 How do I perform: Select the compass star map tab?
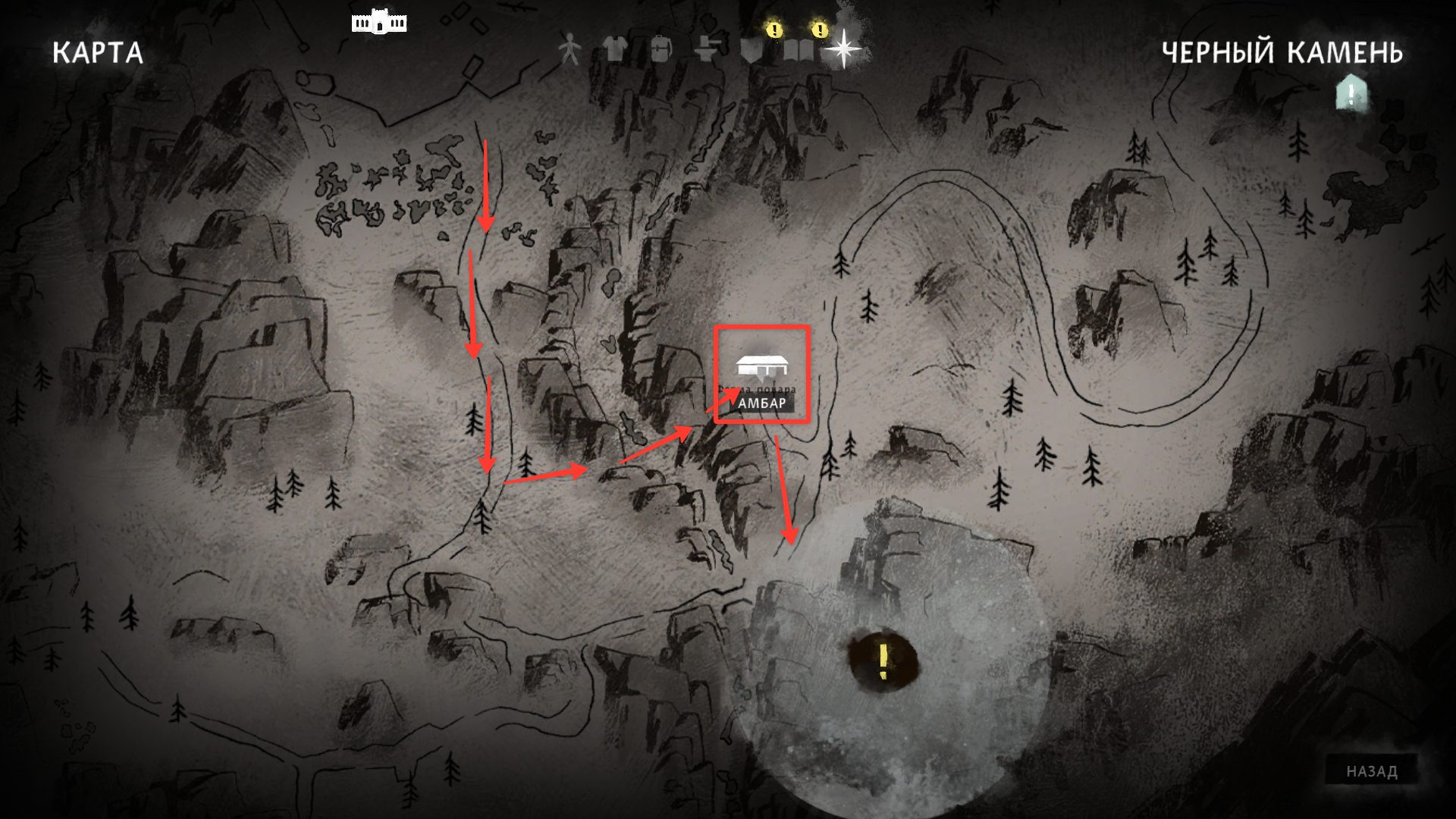pos(843,50)
